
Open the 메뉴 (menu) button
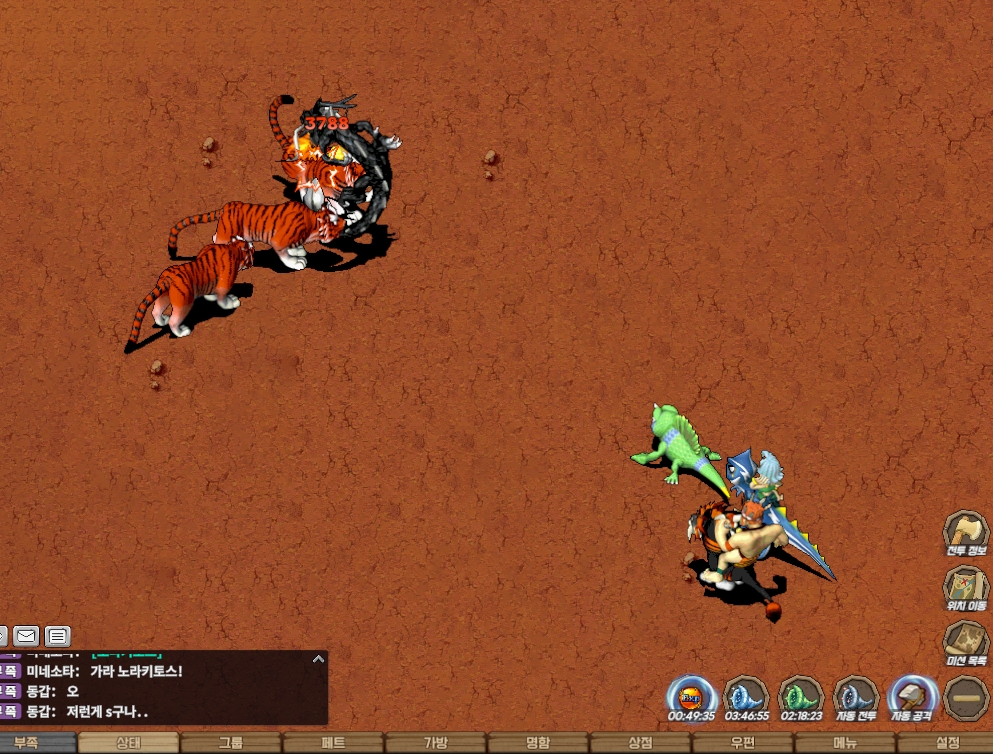click(x=845, y=743)
